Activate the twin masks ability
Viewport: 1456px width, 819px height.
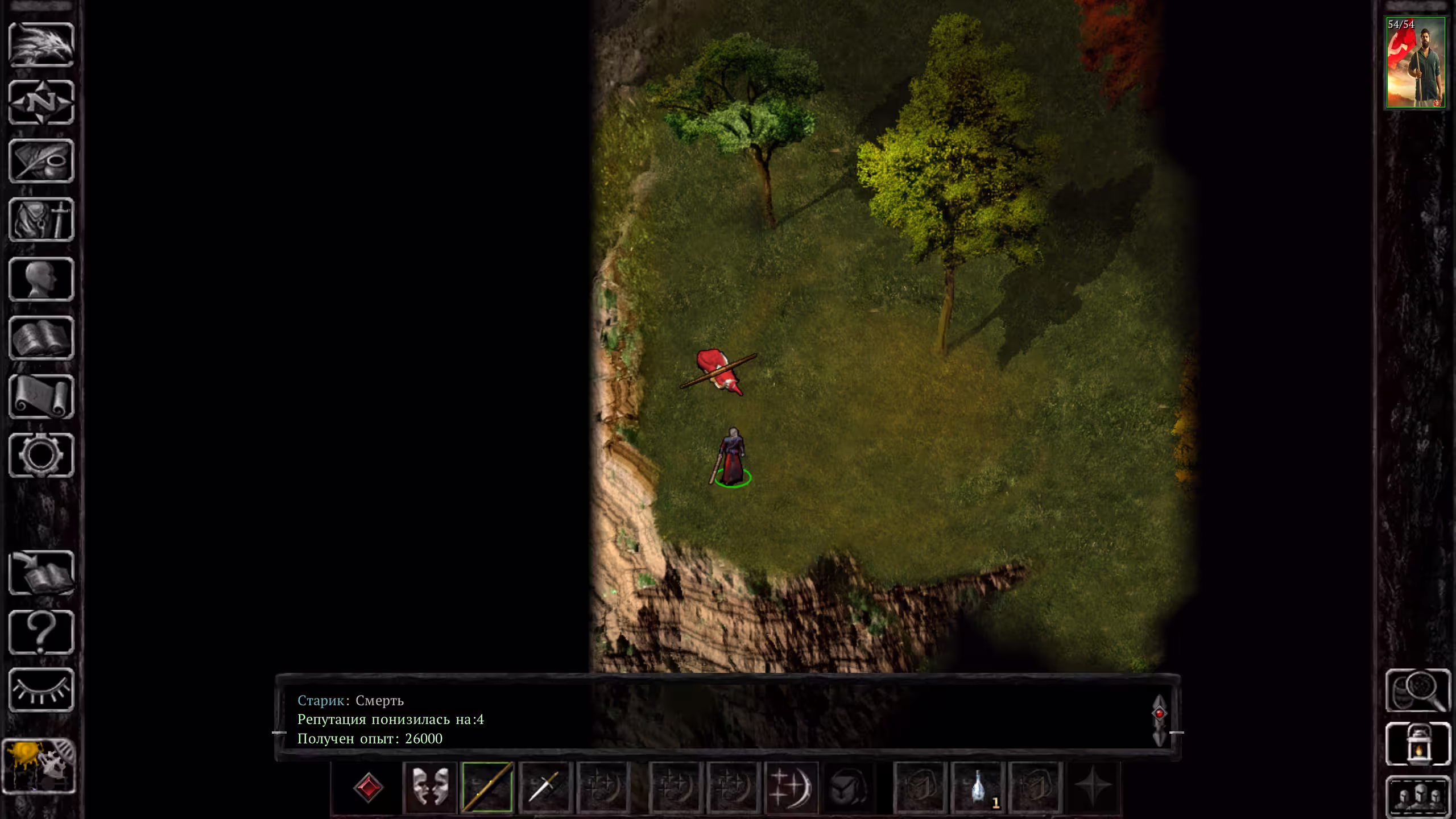click(430, 788)
